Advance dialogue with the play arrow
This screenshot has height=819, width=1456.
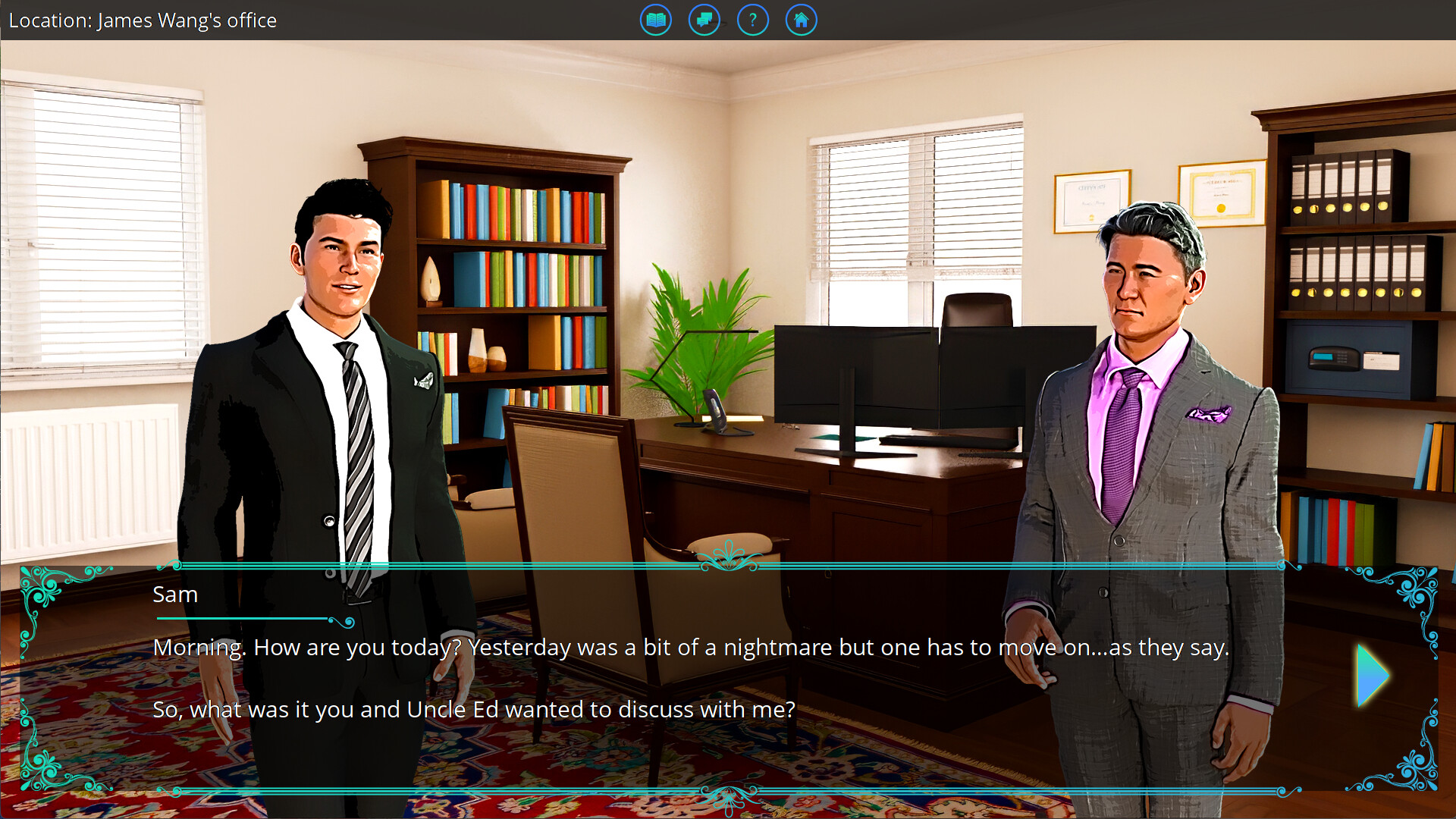pos(1371,676)
